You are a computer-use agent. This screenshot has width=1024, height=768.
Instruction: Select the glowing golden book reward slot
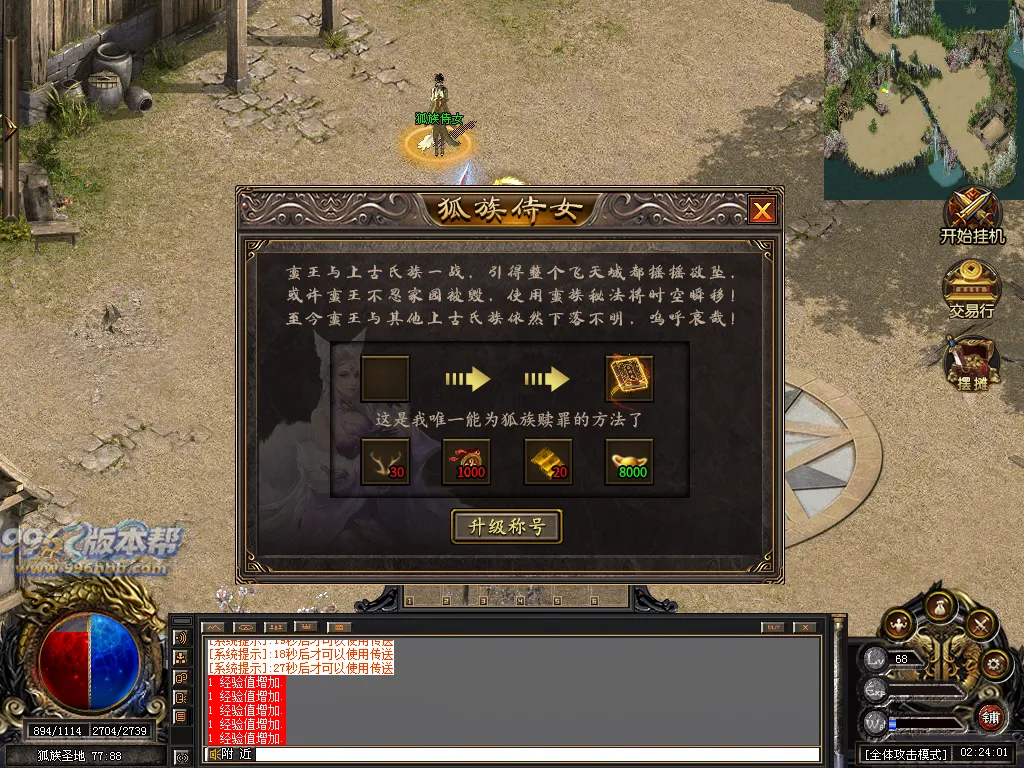click(x=629, y=379)
